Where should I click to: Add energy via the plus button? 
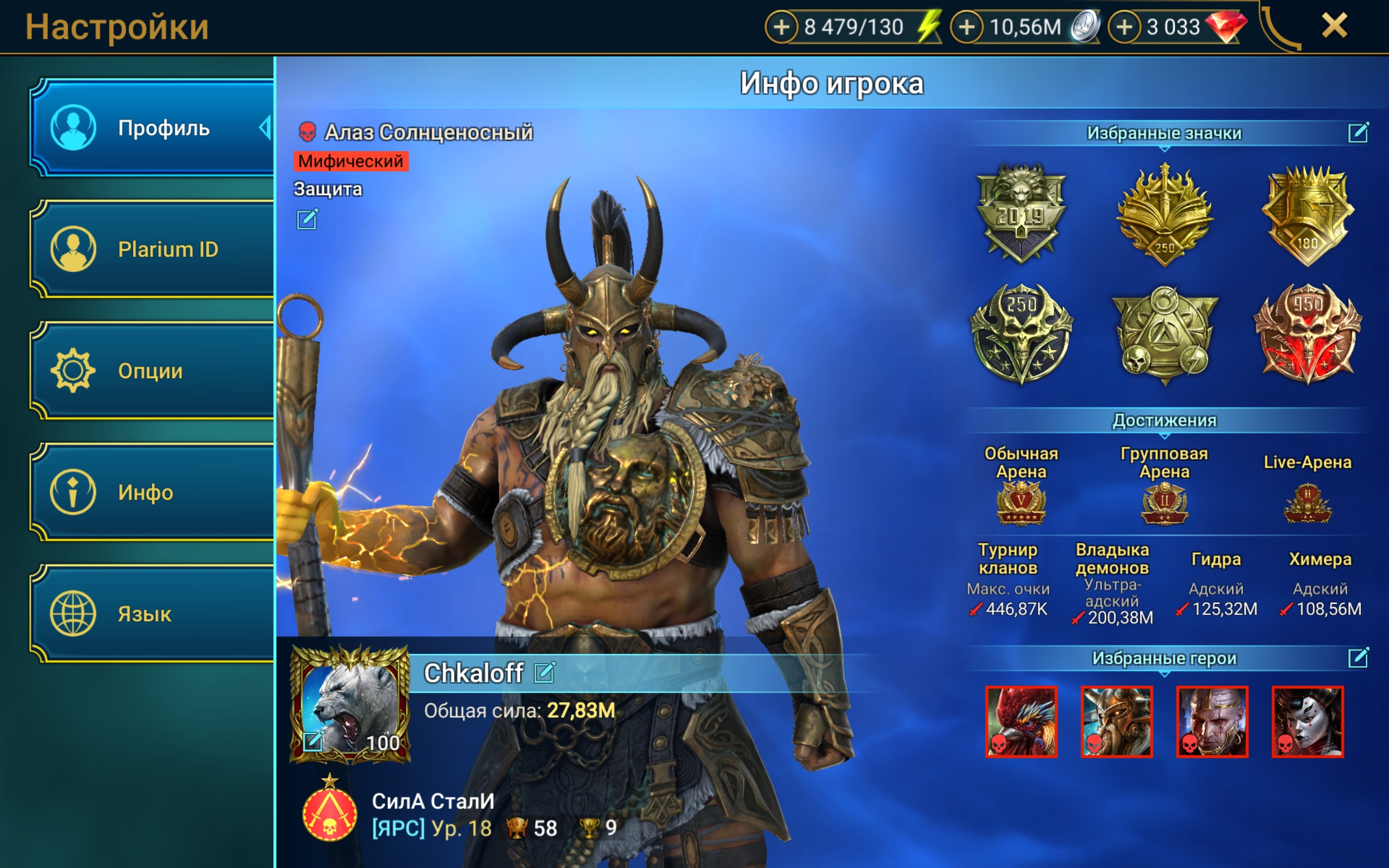[x=783, y=25]
